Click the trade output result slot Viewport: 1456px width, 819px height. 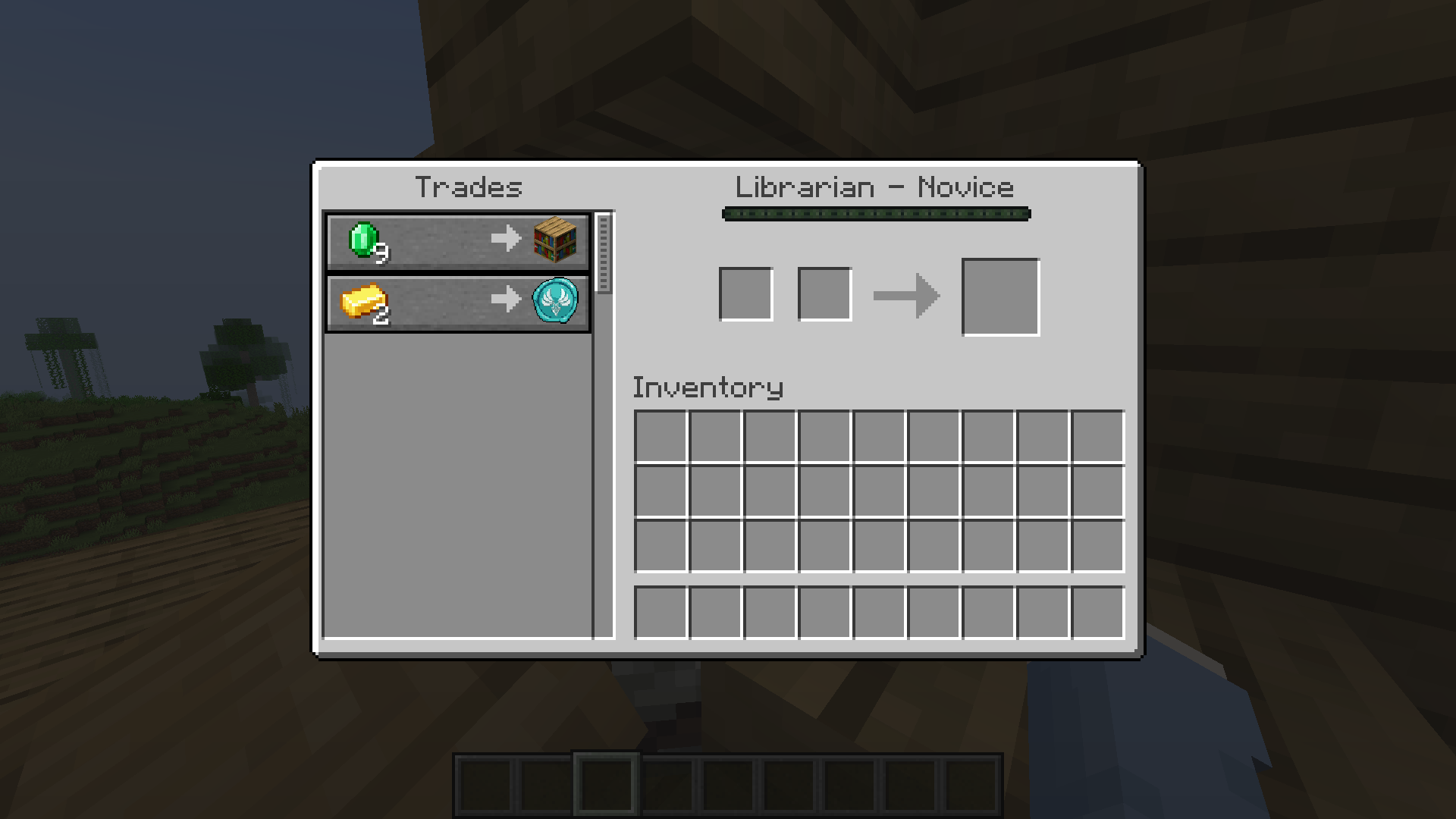coord(1000,295)
